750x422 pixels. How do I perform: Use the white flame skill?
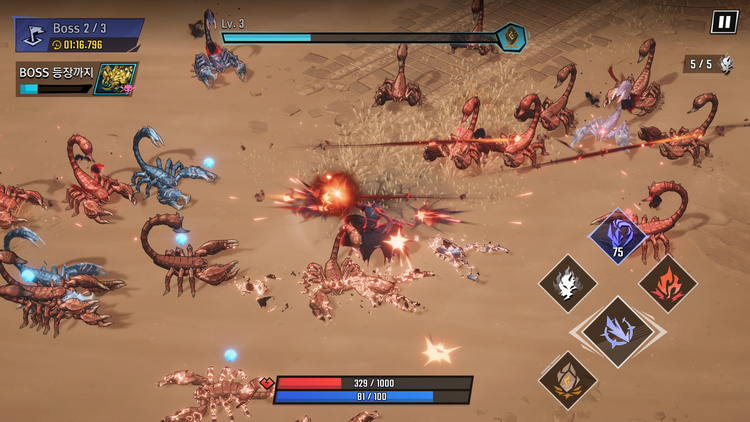(x=568, y=283)
